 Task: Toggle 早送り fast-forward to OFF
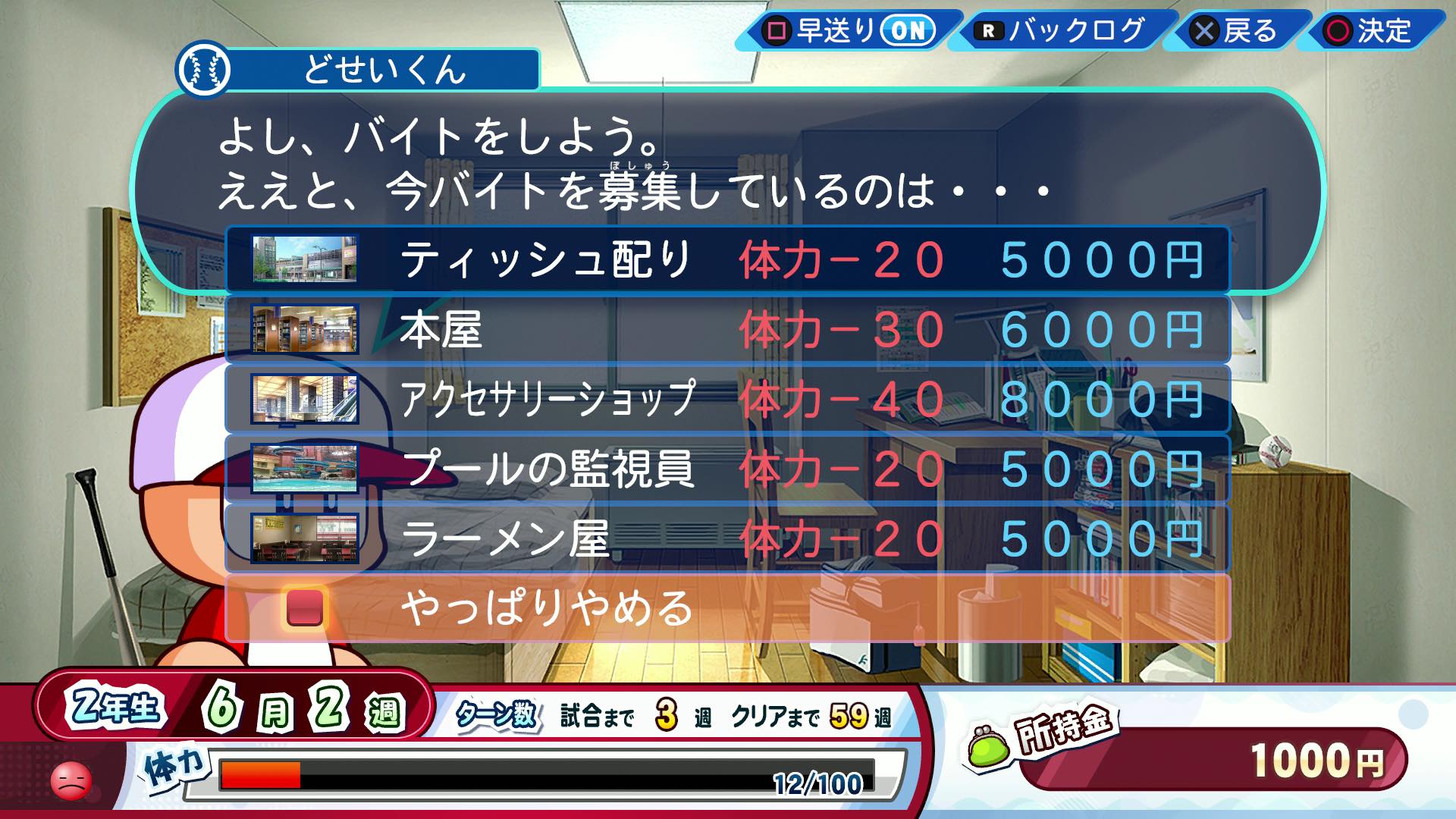point(908,32)
